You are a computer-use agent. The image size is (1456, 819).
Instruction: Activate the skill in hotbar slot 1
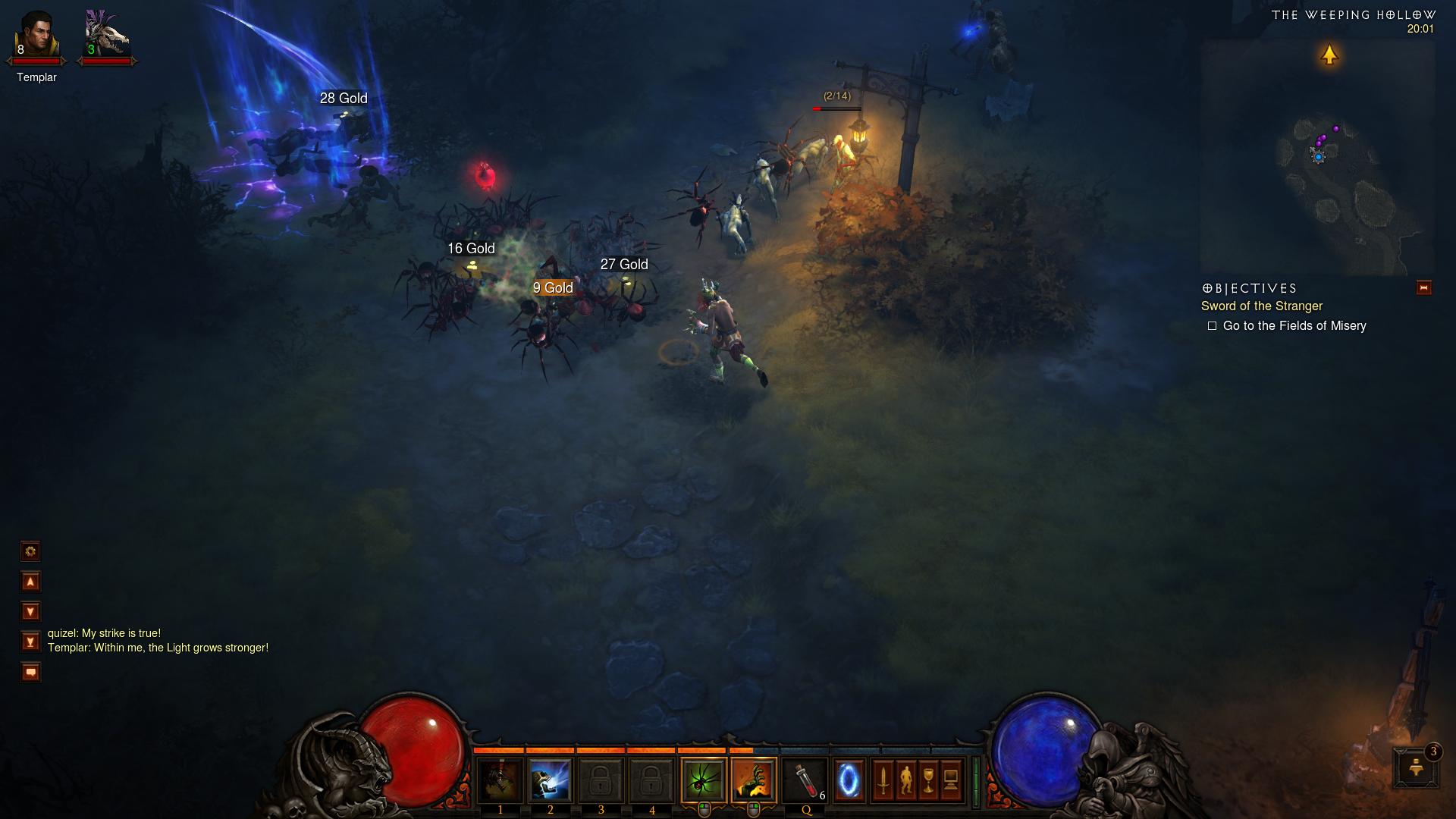coord(500,780)
